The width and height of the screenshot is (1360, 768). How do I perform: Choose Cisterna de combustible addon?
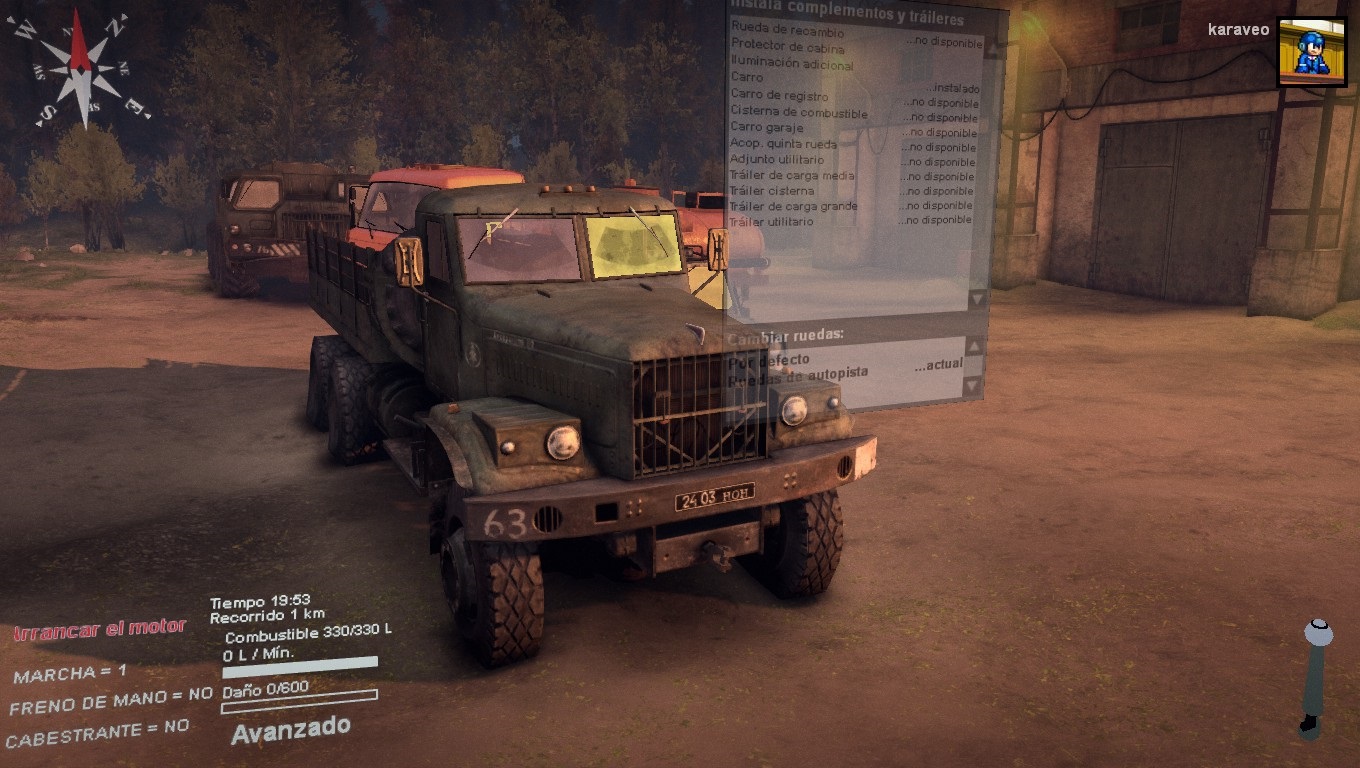pyautogui.click(x=798, y=112)
